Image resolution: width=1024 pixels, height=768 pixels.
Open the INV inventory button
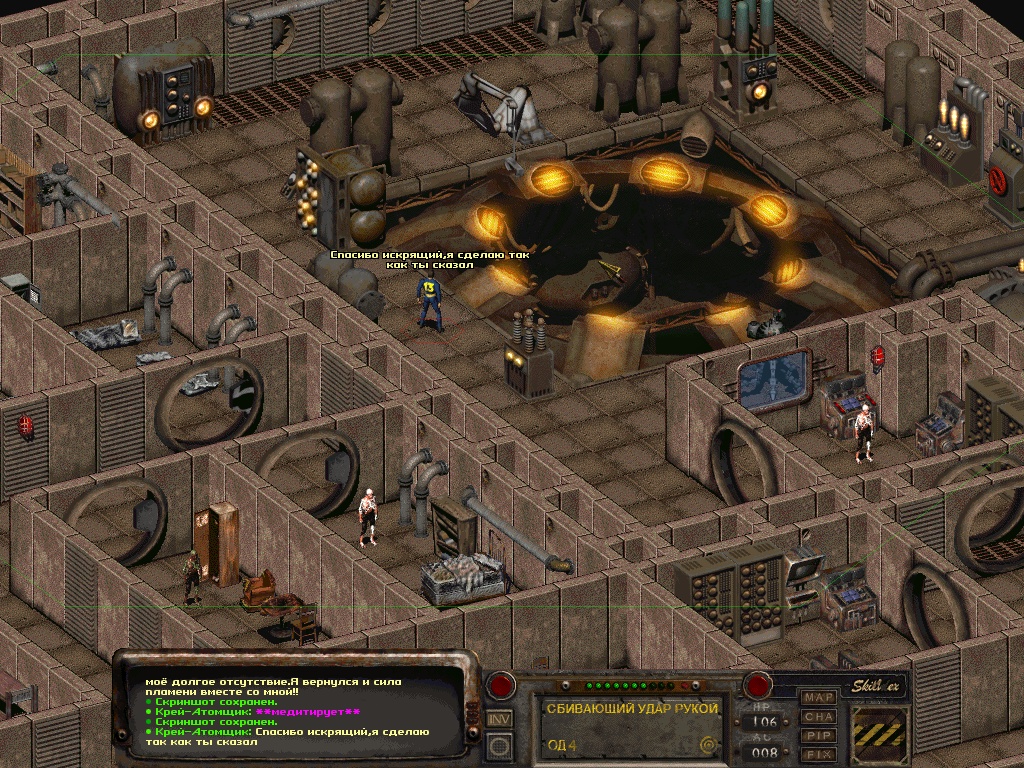[500, 718]
